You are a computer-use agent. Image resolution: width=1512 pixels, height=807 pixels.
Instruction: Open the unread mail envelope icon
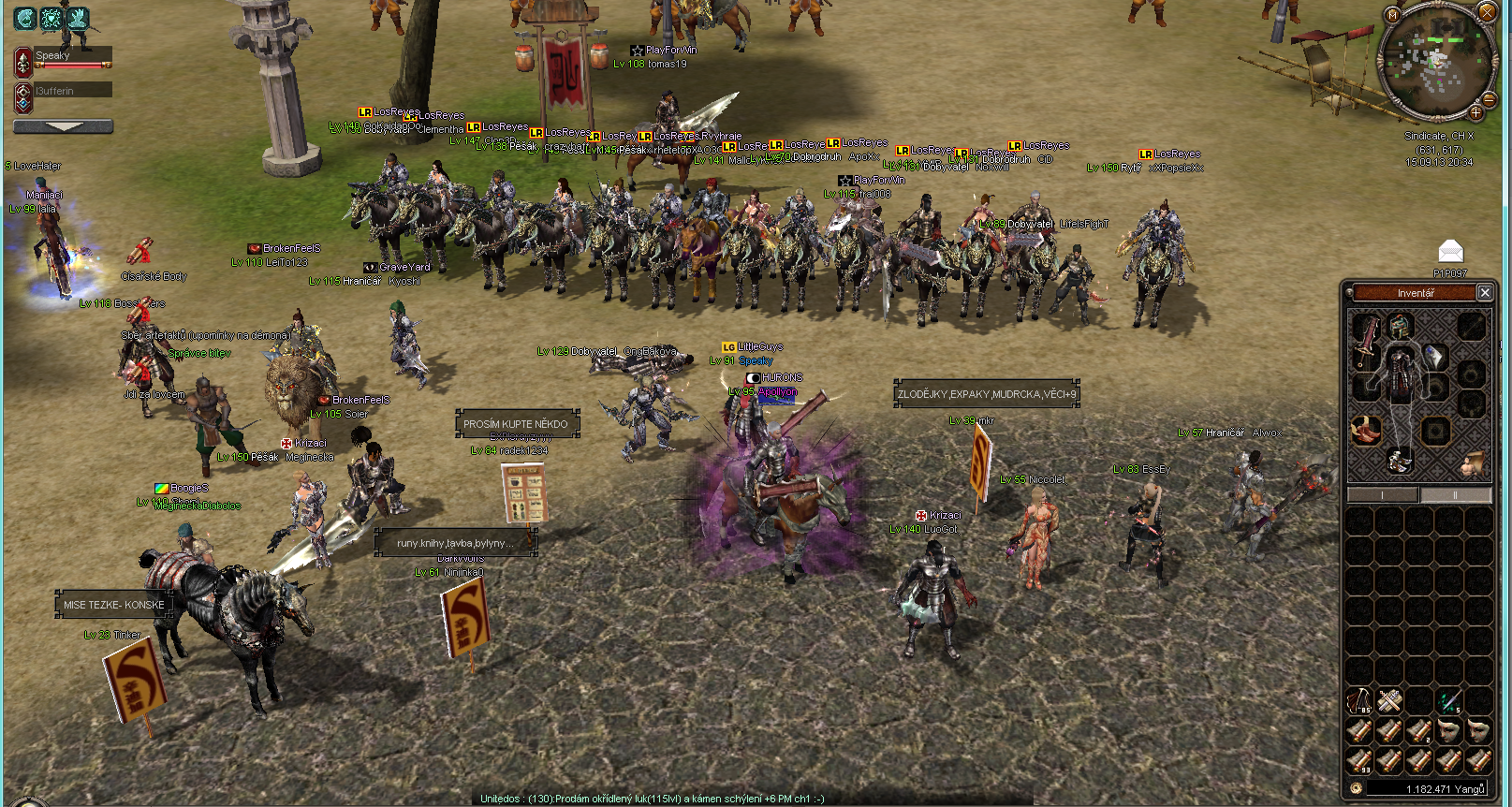coord(1450,251)
